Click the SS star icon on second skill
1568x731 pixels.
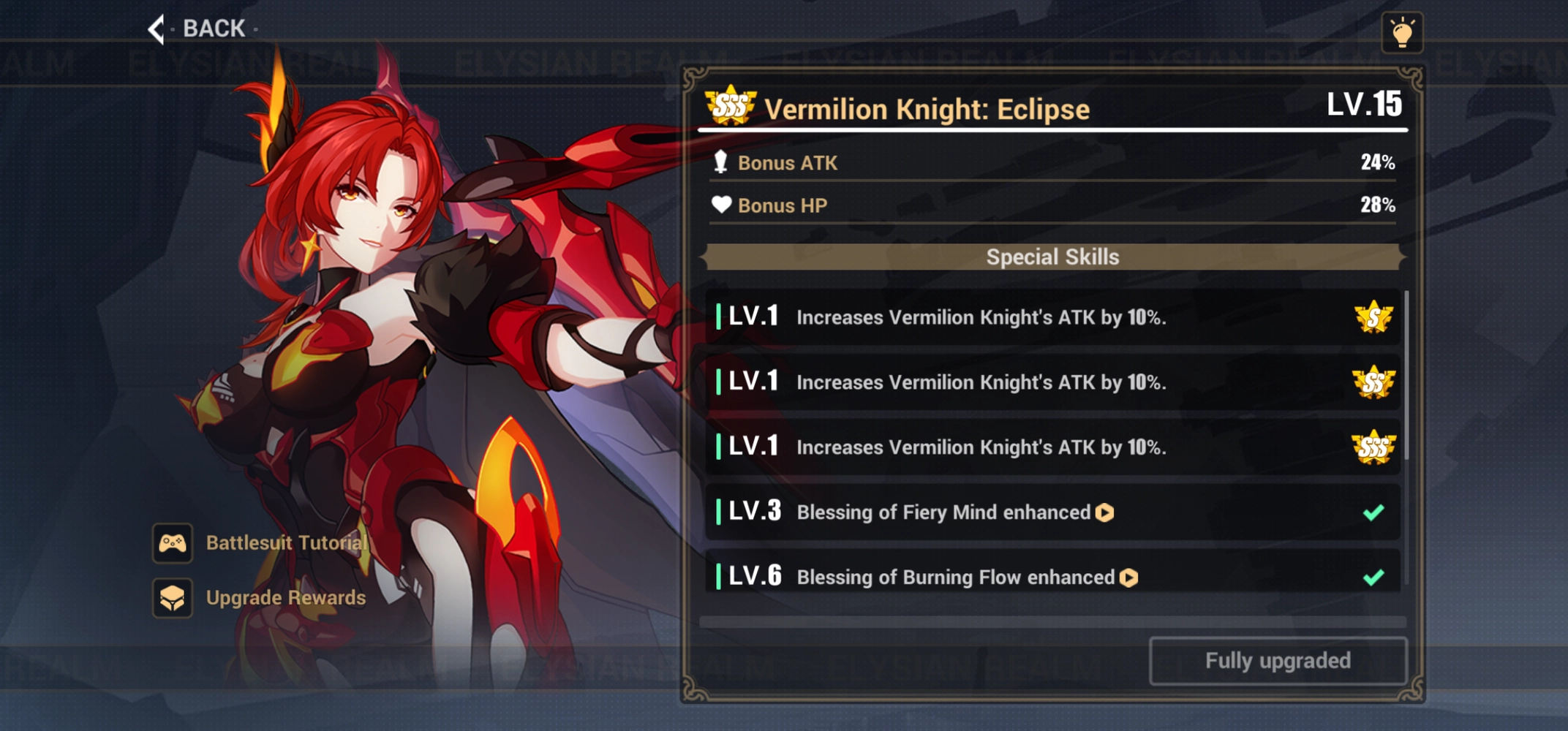point(1375,382)
